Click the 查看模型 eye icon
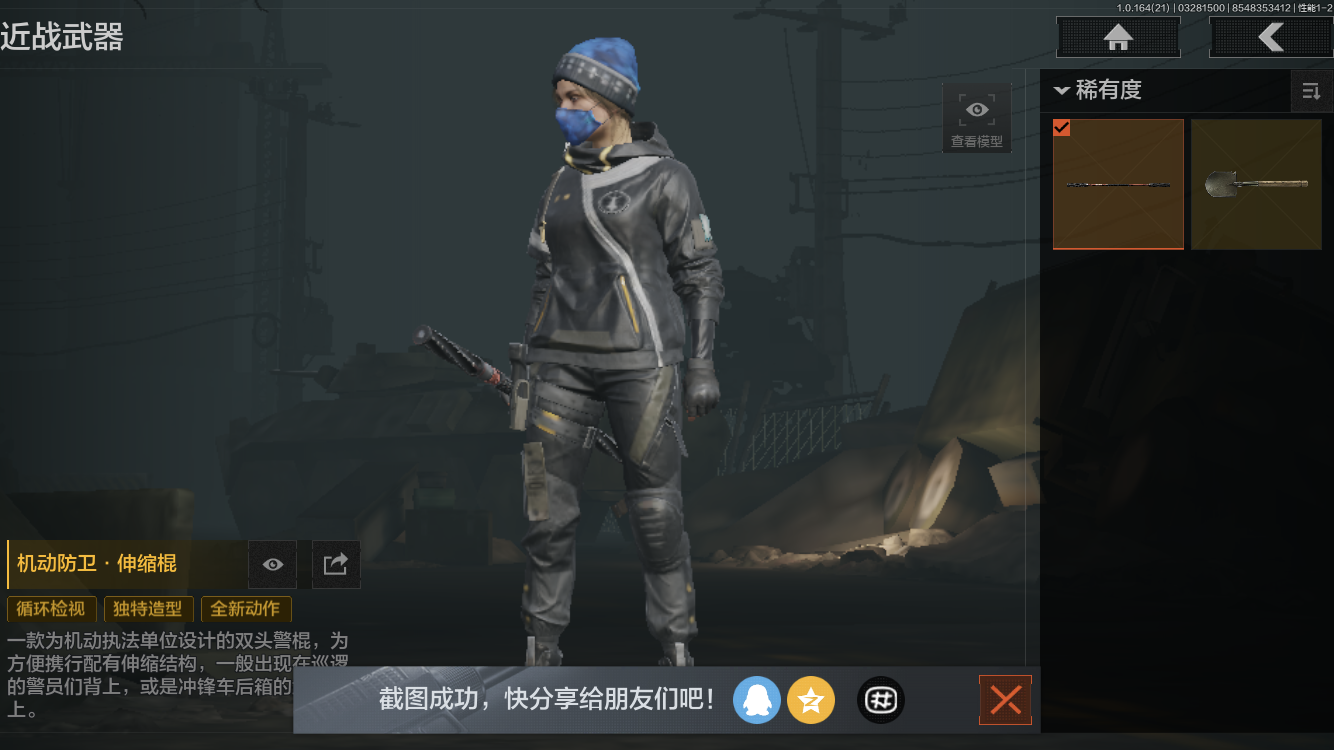Screen dimensions: 1334x750 976,108
